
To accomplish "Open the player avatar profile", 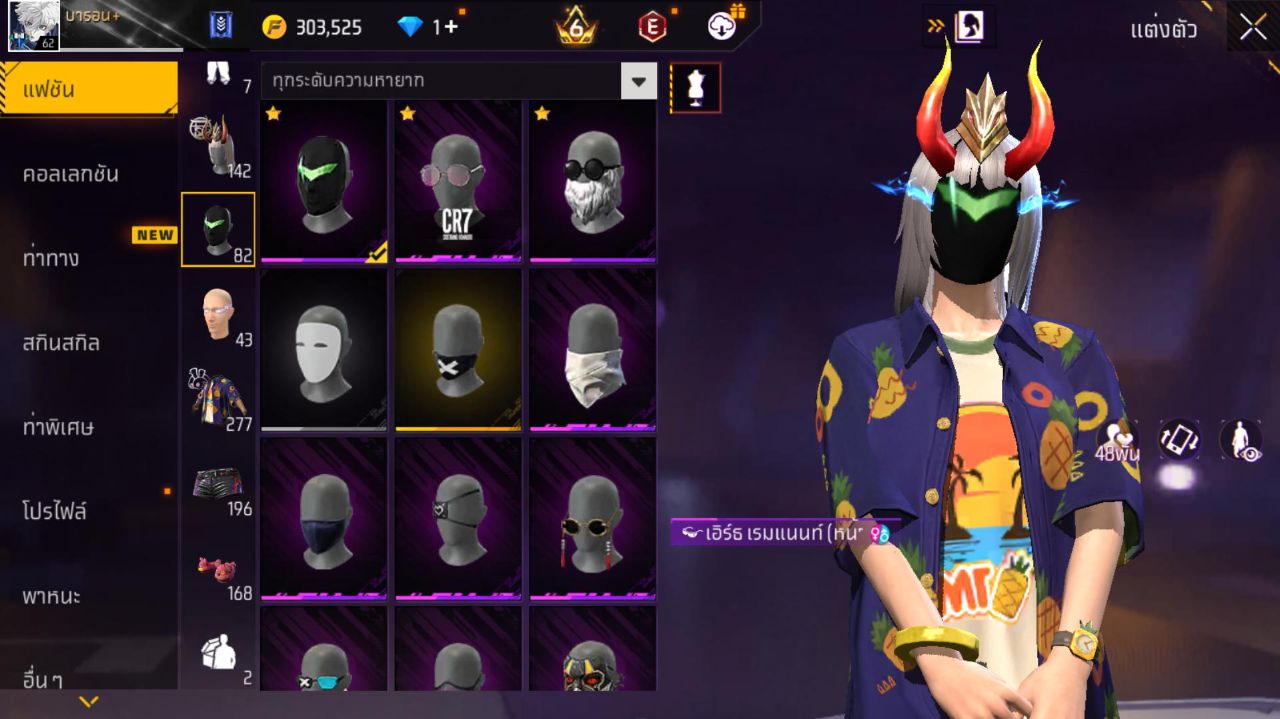I will [34, 26].
